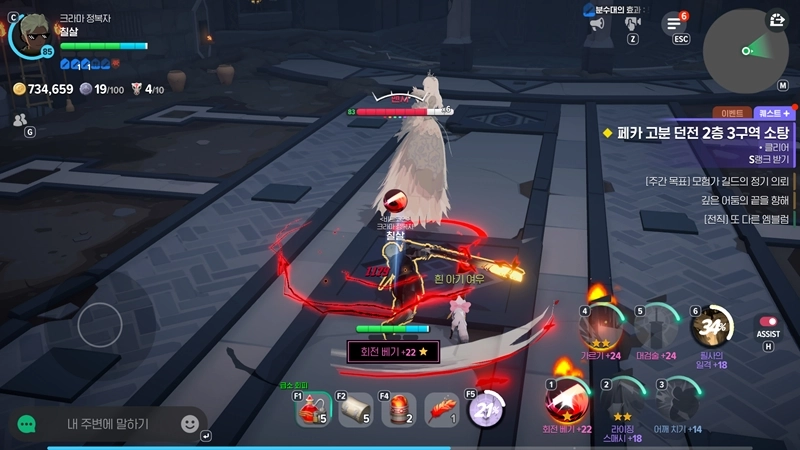Use the red feather item
This screenshot has height=450, width=800.
441,408
